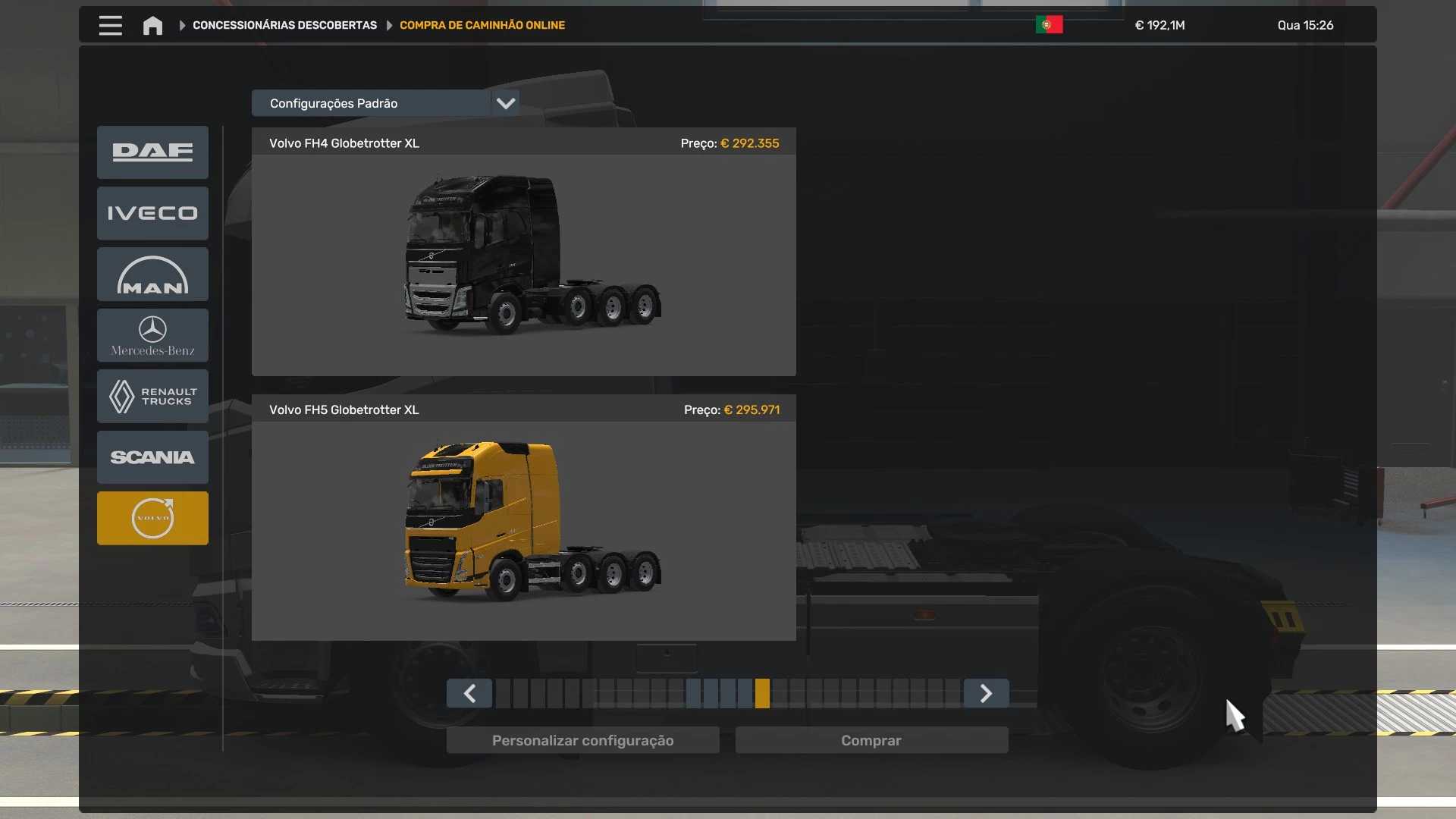Switch to the Scania brand tab

pyautogui.click(x=152, y=457)
